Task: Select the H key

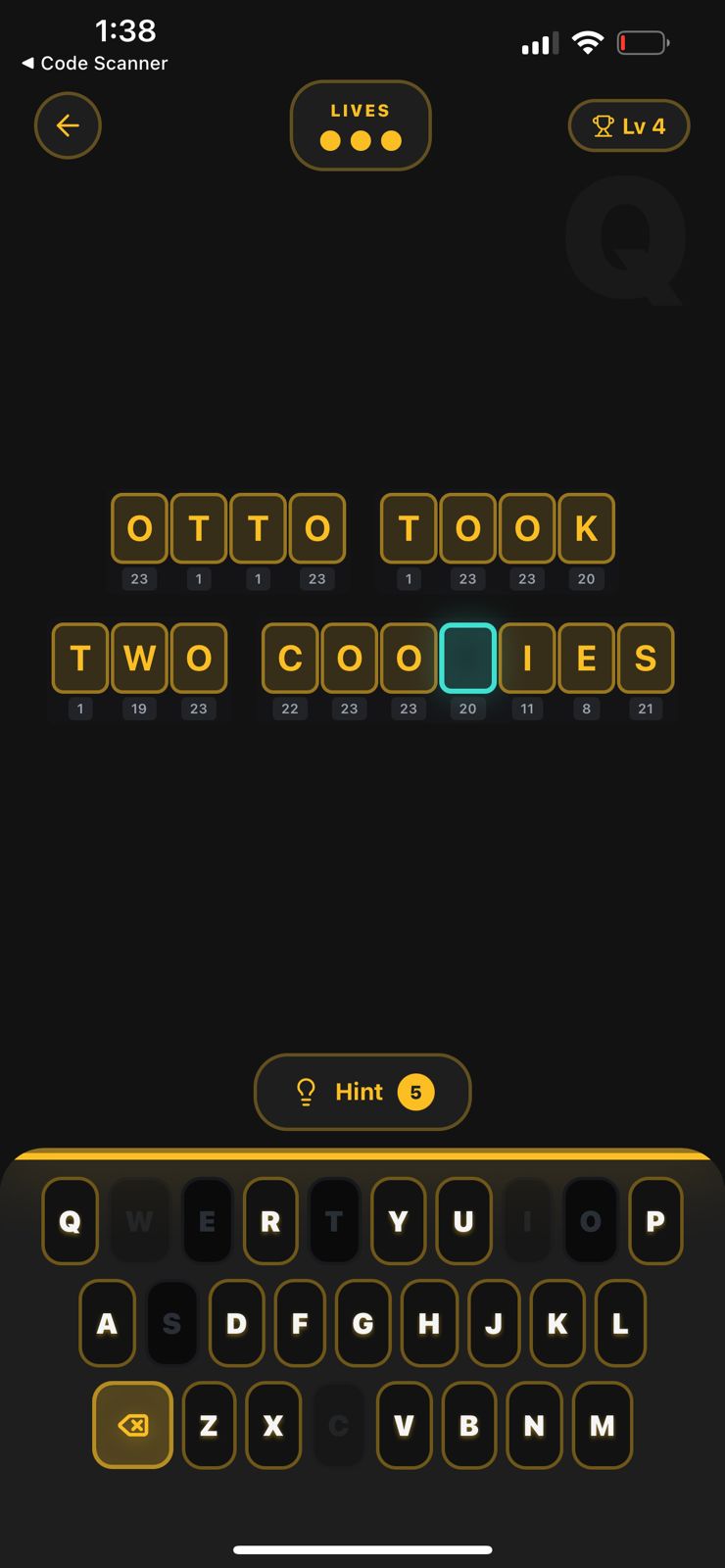Action: click(x=428, y=1323)
